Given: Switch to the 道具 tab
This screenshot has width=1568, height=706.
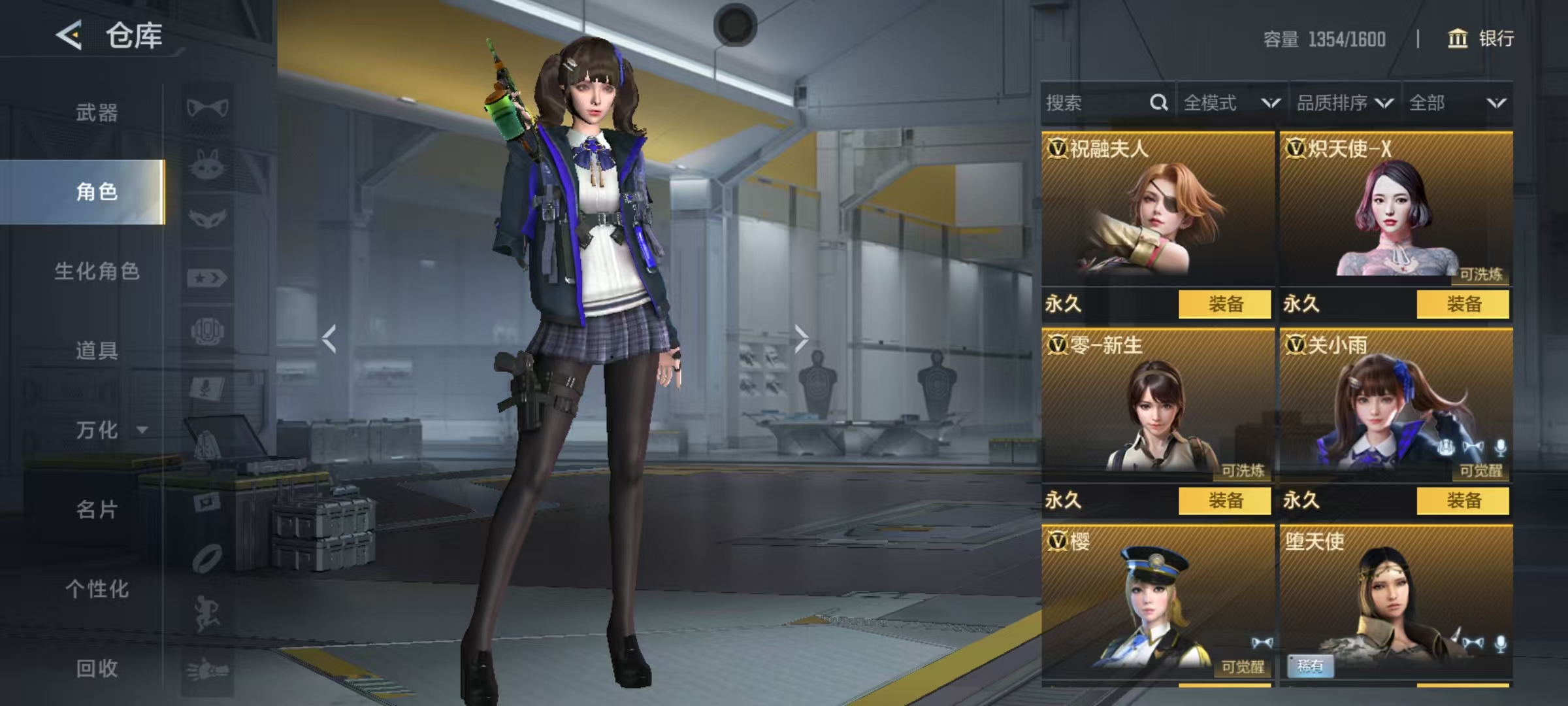Looking at the screenshot, I should (97, 350).
